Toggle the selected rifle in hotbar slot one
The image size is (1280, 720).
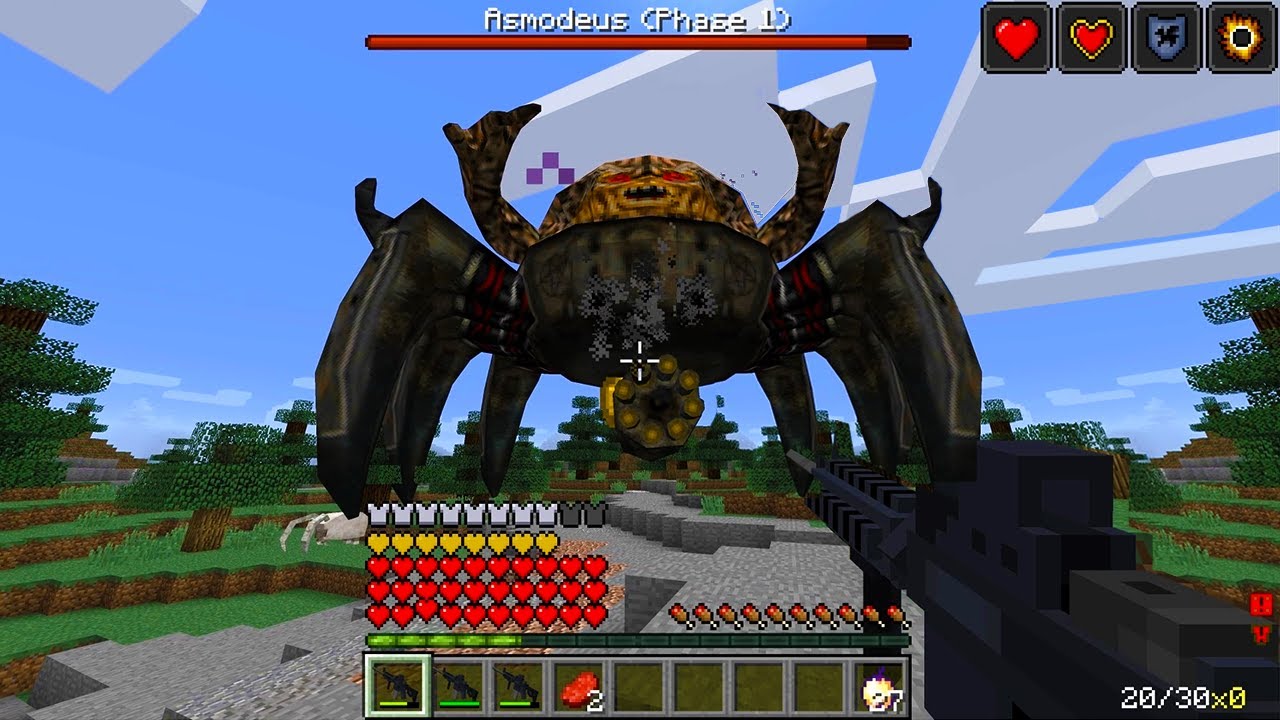[396, 688]
